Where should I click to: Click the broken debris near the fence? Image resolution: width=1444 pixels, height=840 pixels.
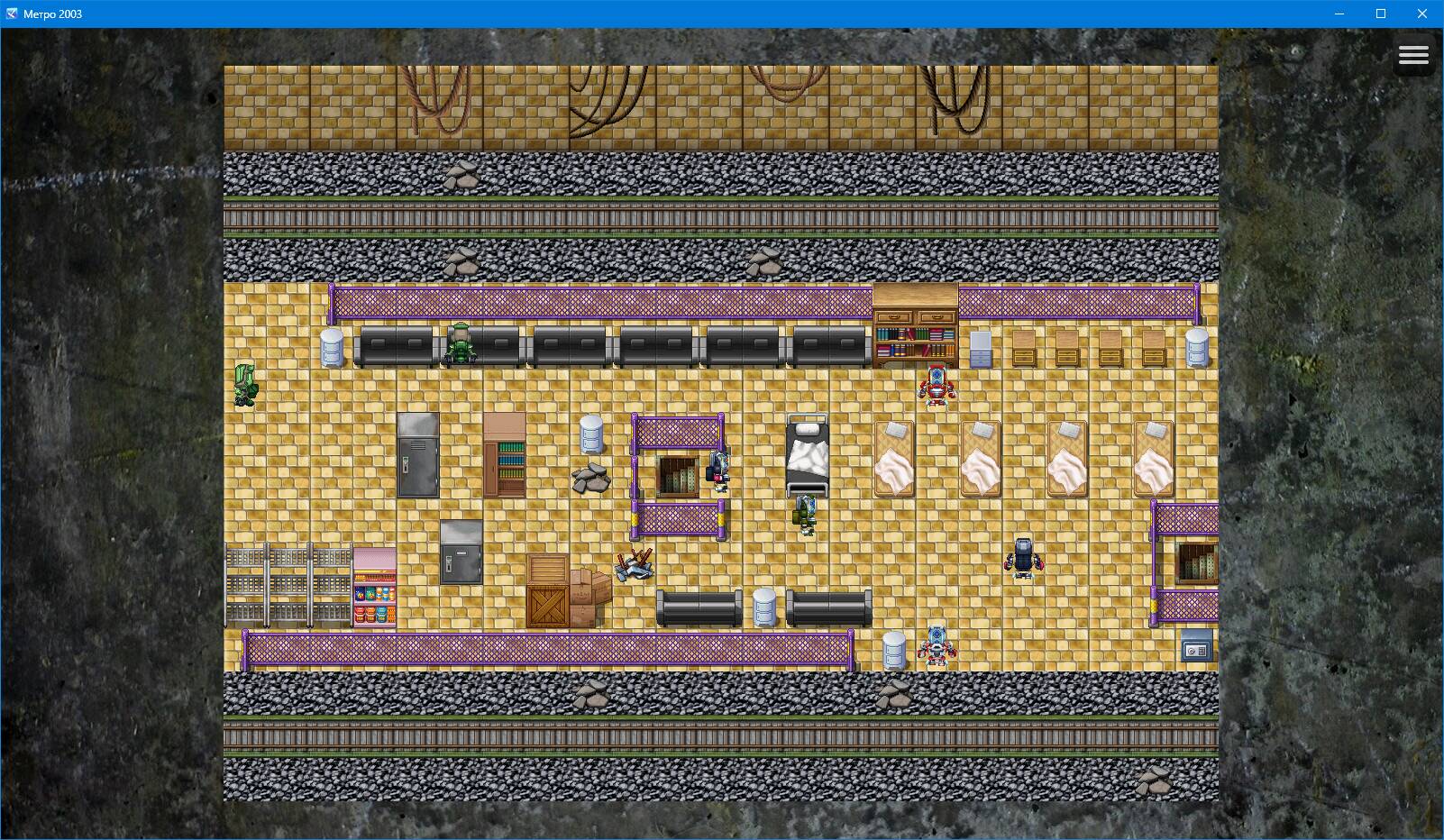click(635, 563)
